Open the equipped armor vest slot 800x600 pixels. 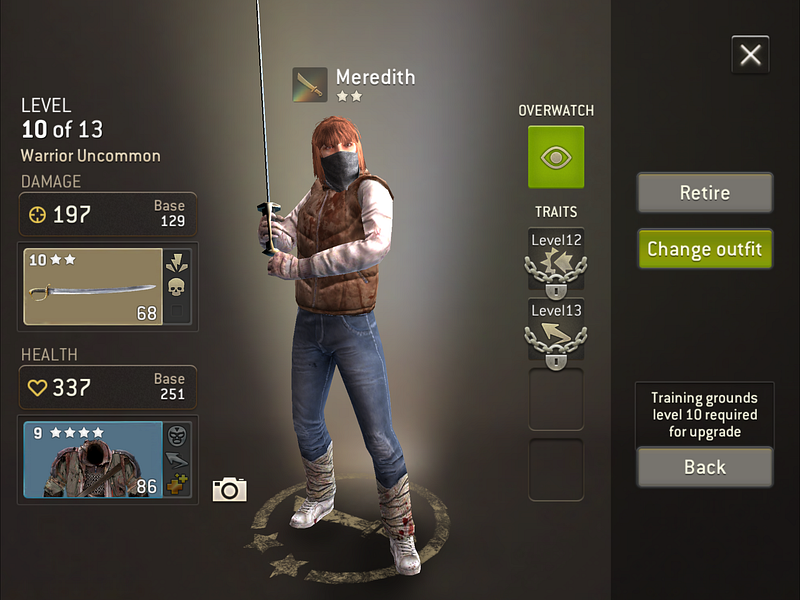pyautogui.click(x=93, y=459)
